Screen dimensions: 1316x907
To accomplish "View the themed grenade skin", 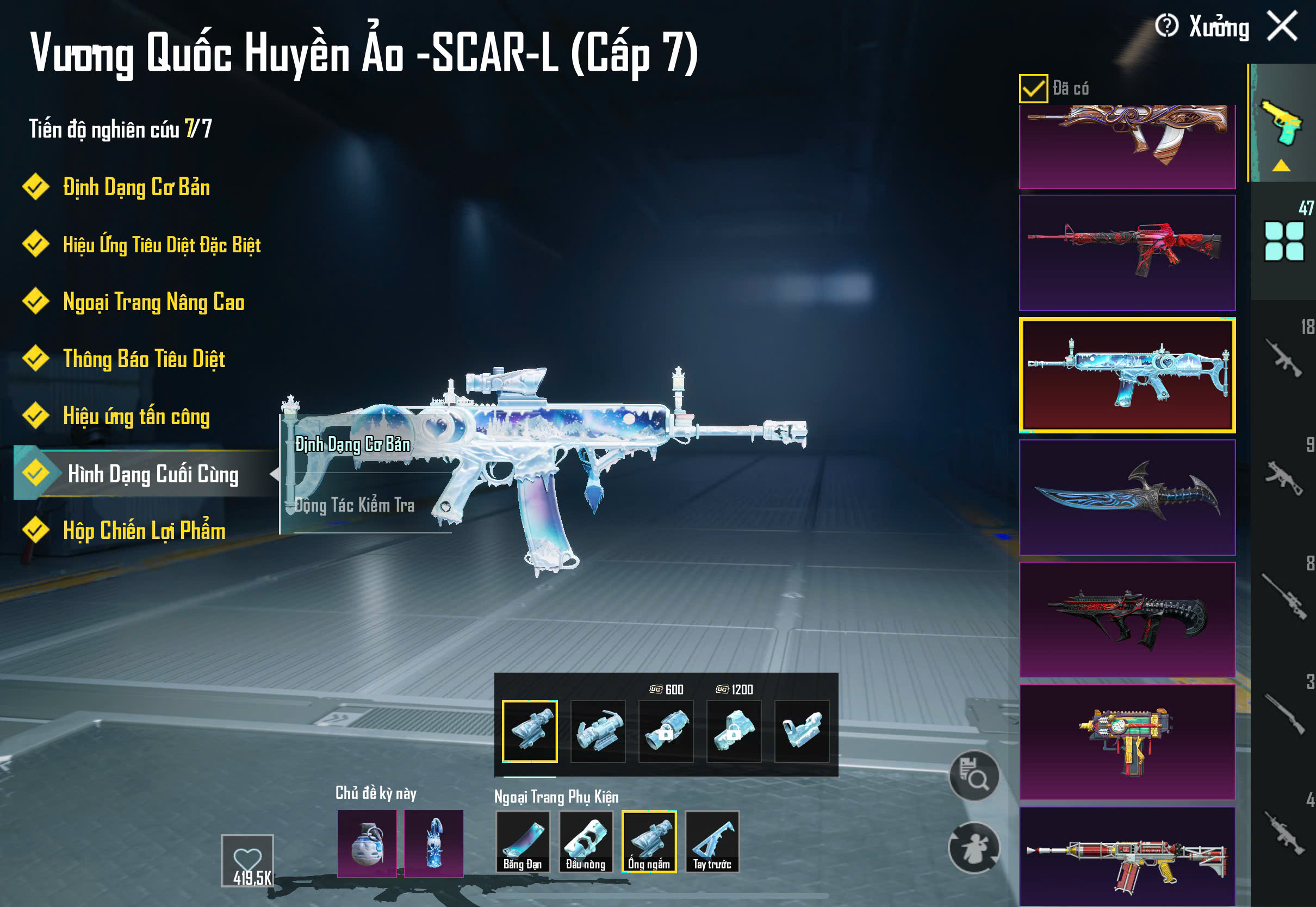I will (x=367, y=843).
